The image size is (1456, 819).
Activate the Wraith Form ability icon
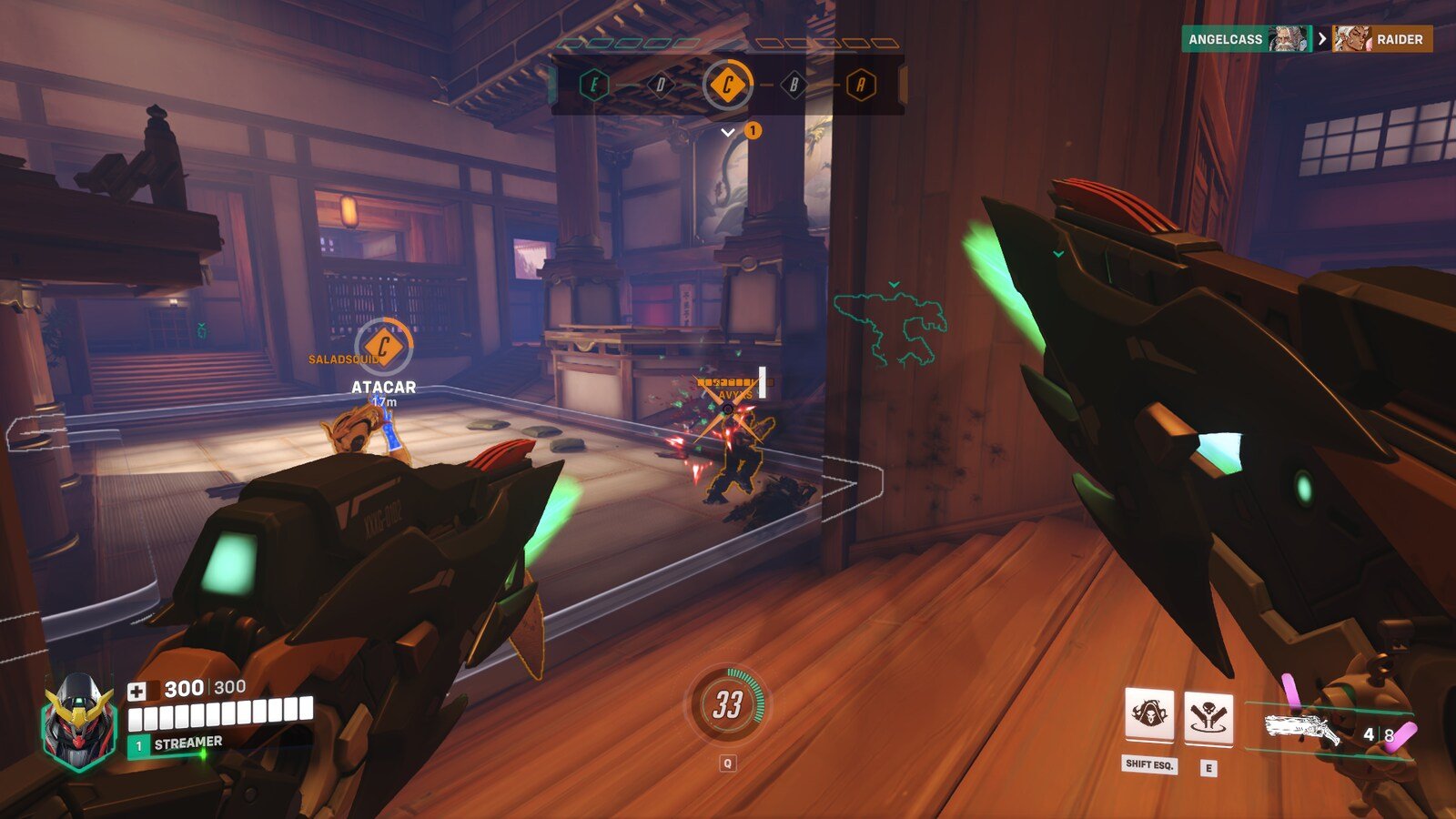(x=1149, y=716)
